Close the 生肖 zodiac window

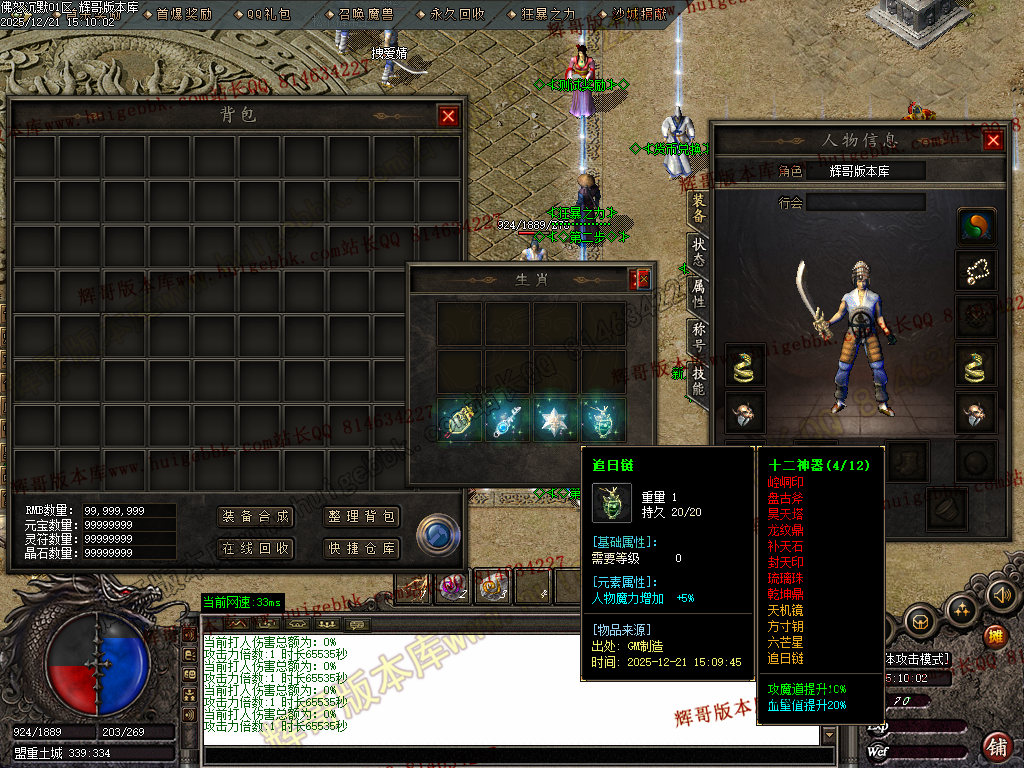click(641, 280)
